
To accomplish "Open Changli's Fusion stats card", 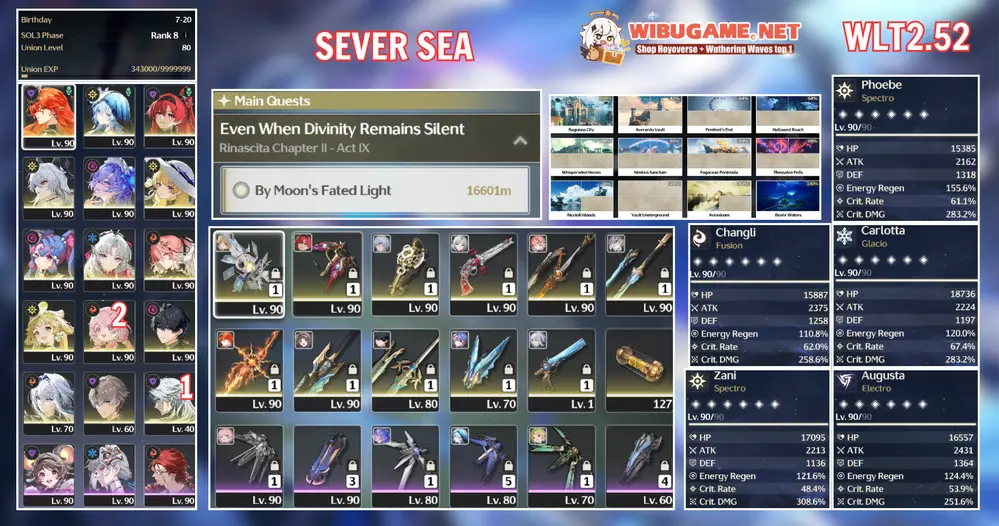I will click(758, 294).
